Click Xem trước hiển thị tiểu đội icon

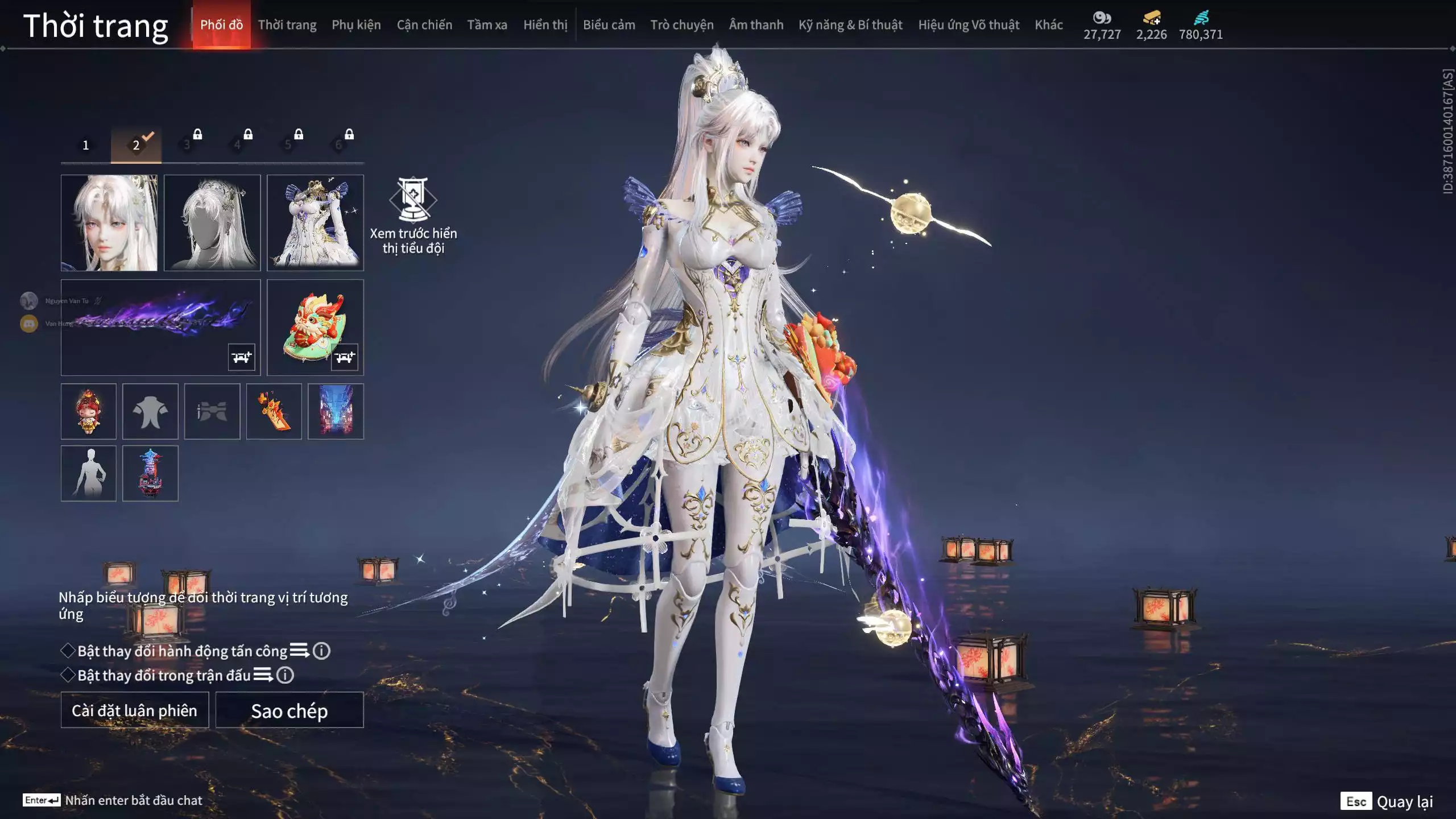[x=413, y=200]
